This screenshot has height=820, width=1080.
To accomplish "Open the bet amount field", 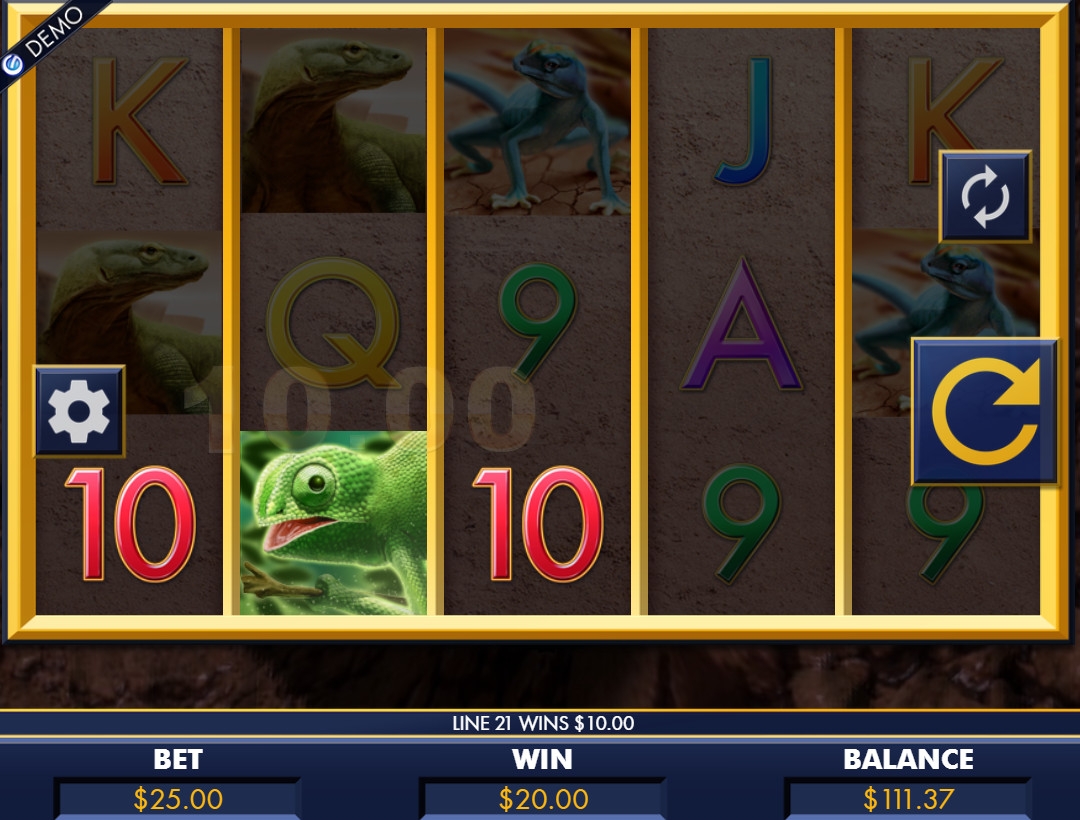I will pyautogui.click(x=178, y=799).
